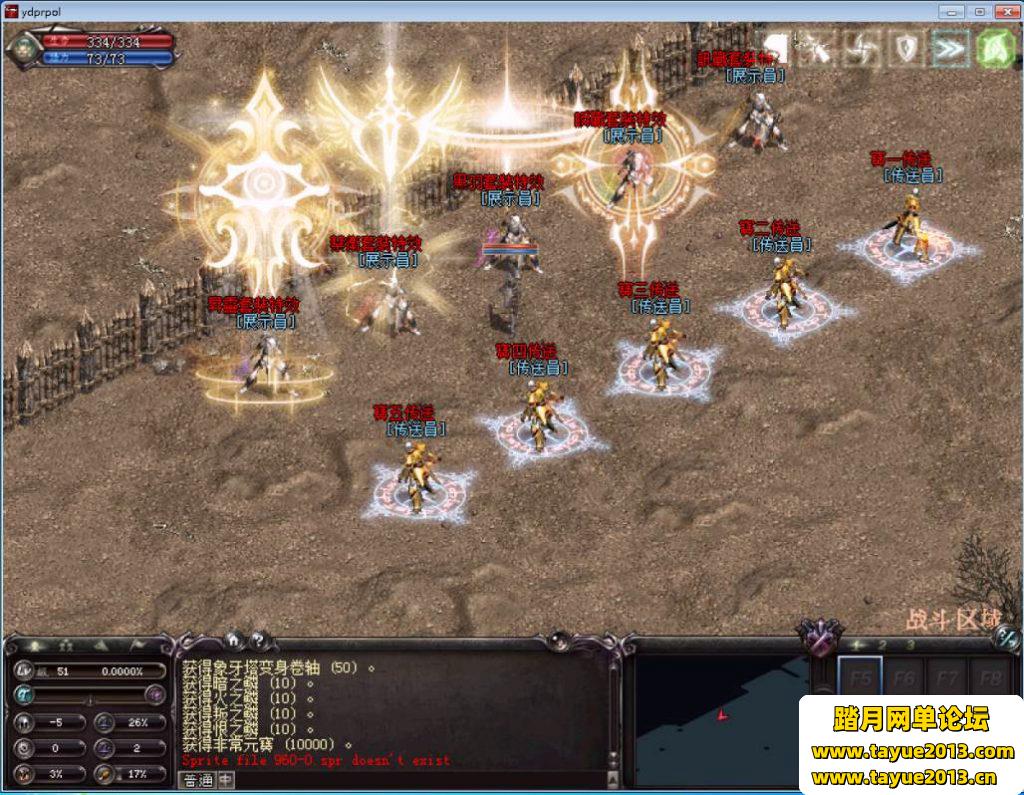Viewport: 1024px width, 795px height.
Task: Click the crossed-swords emblem above hotbar
Action: [x=819, y=637]
